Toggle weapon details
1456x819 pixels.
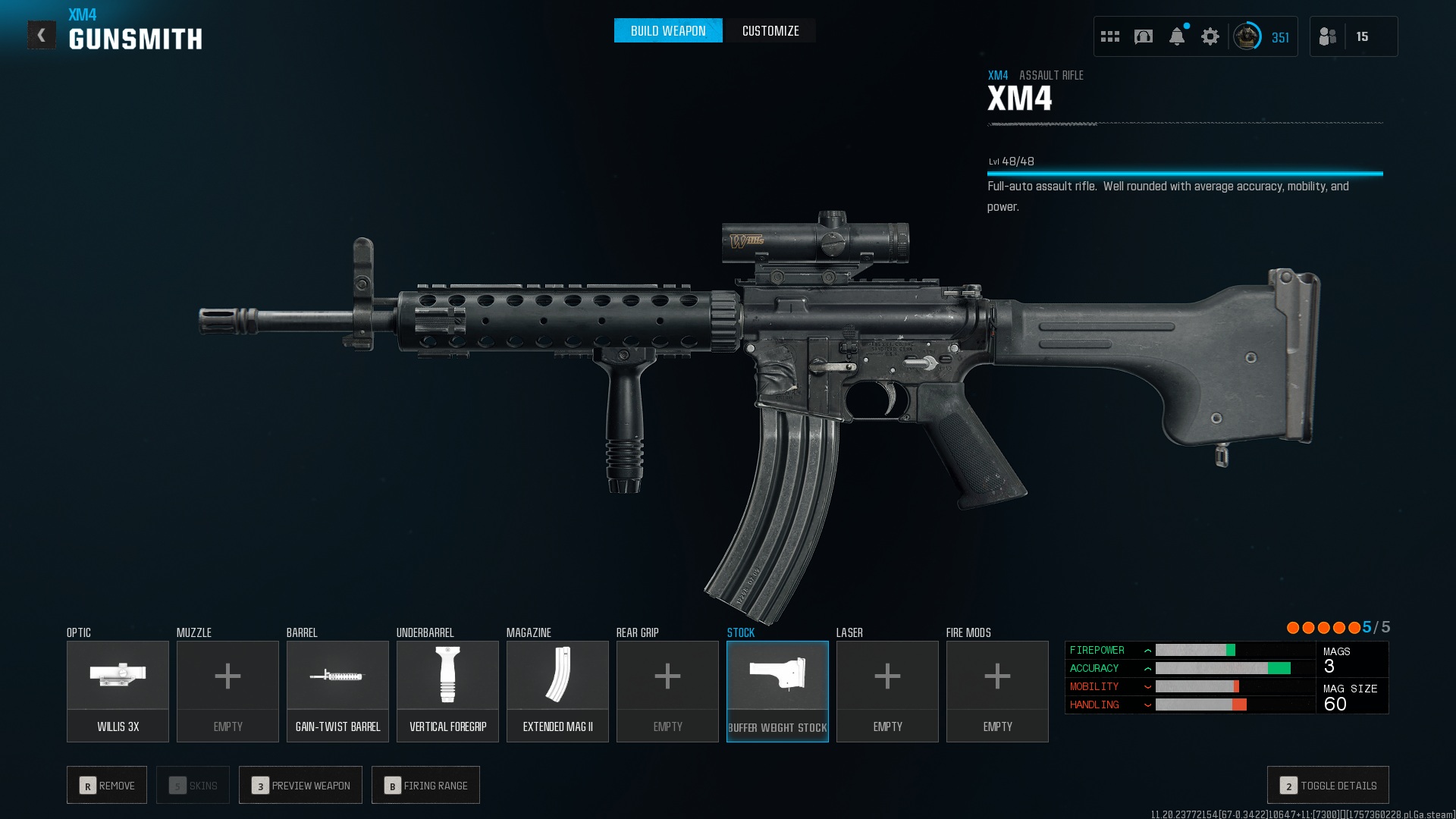[1328, 785]
